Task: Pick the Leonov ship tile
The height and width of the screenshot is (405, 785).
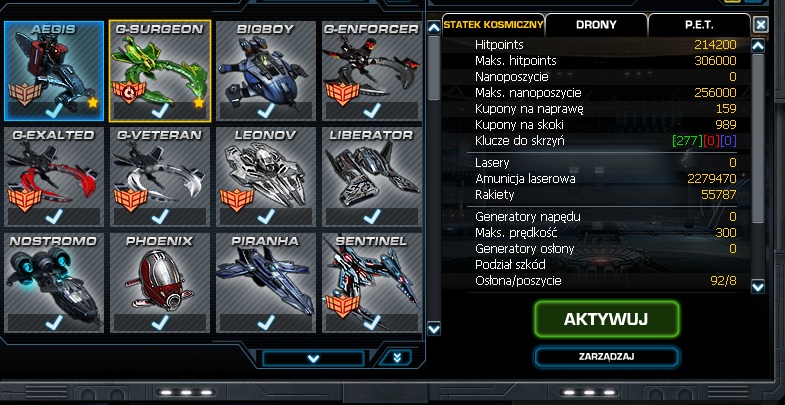Action: (x=265, y=175)
